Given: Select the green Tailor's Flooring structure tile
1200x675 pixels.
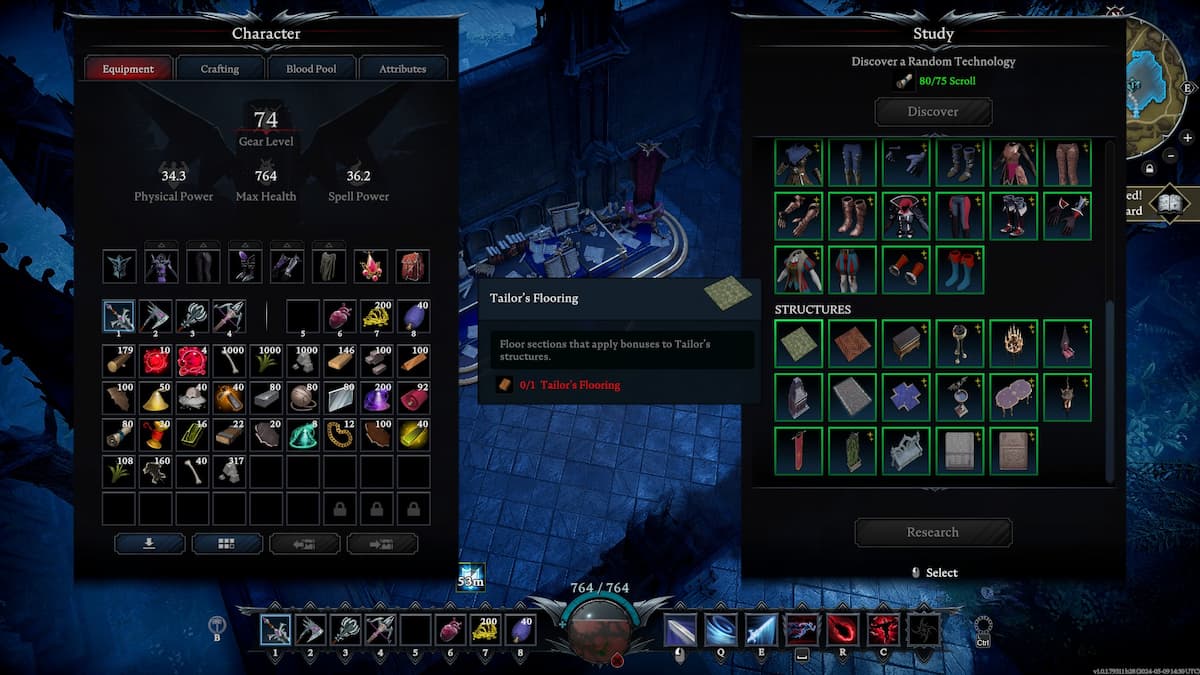Looking at the screenshot, I should (798, 343).
